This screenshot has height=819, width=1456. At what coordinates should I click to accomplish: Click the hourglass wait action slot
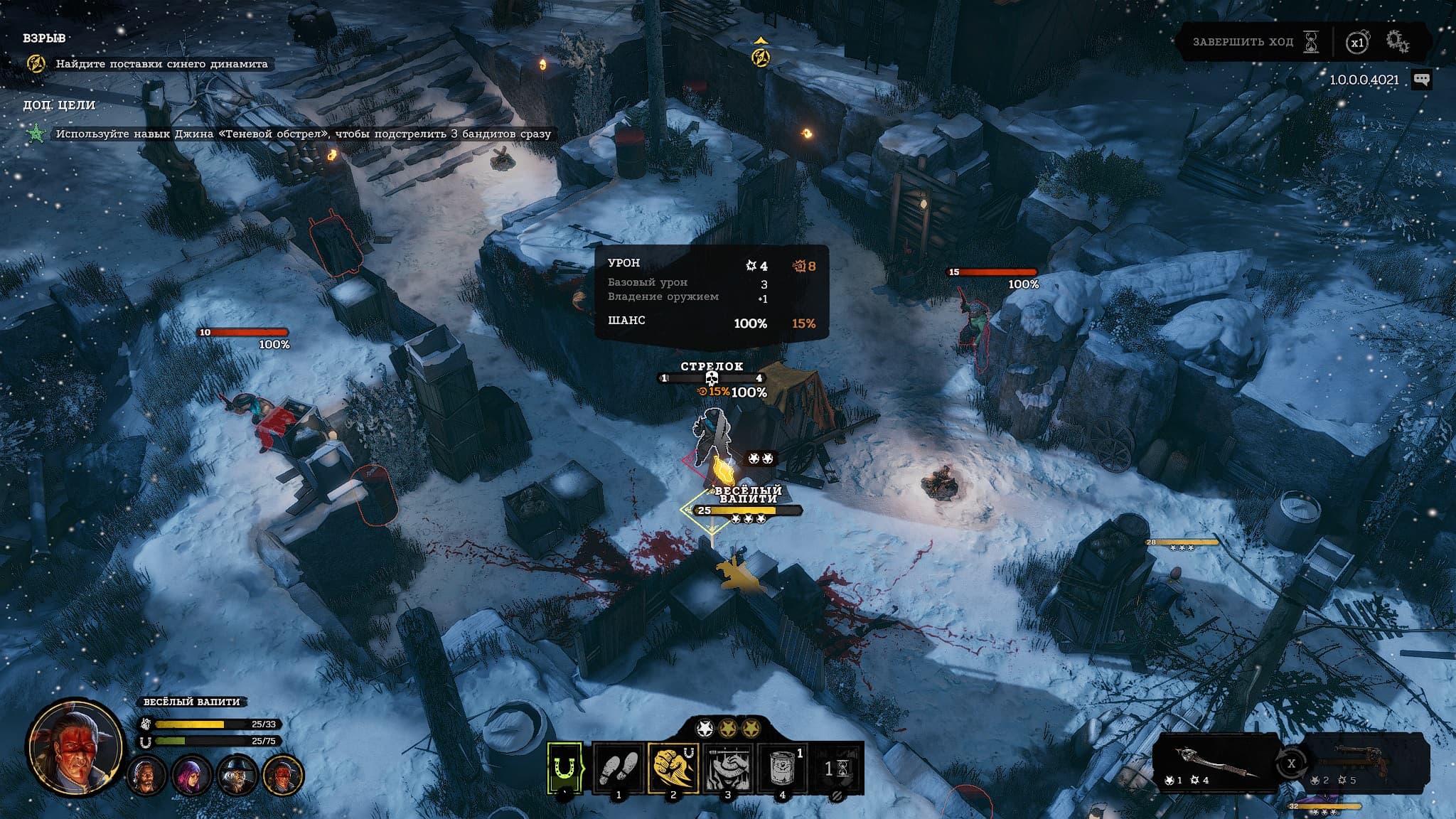click(x=837, y=768)
